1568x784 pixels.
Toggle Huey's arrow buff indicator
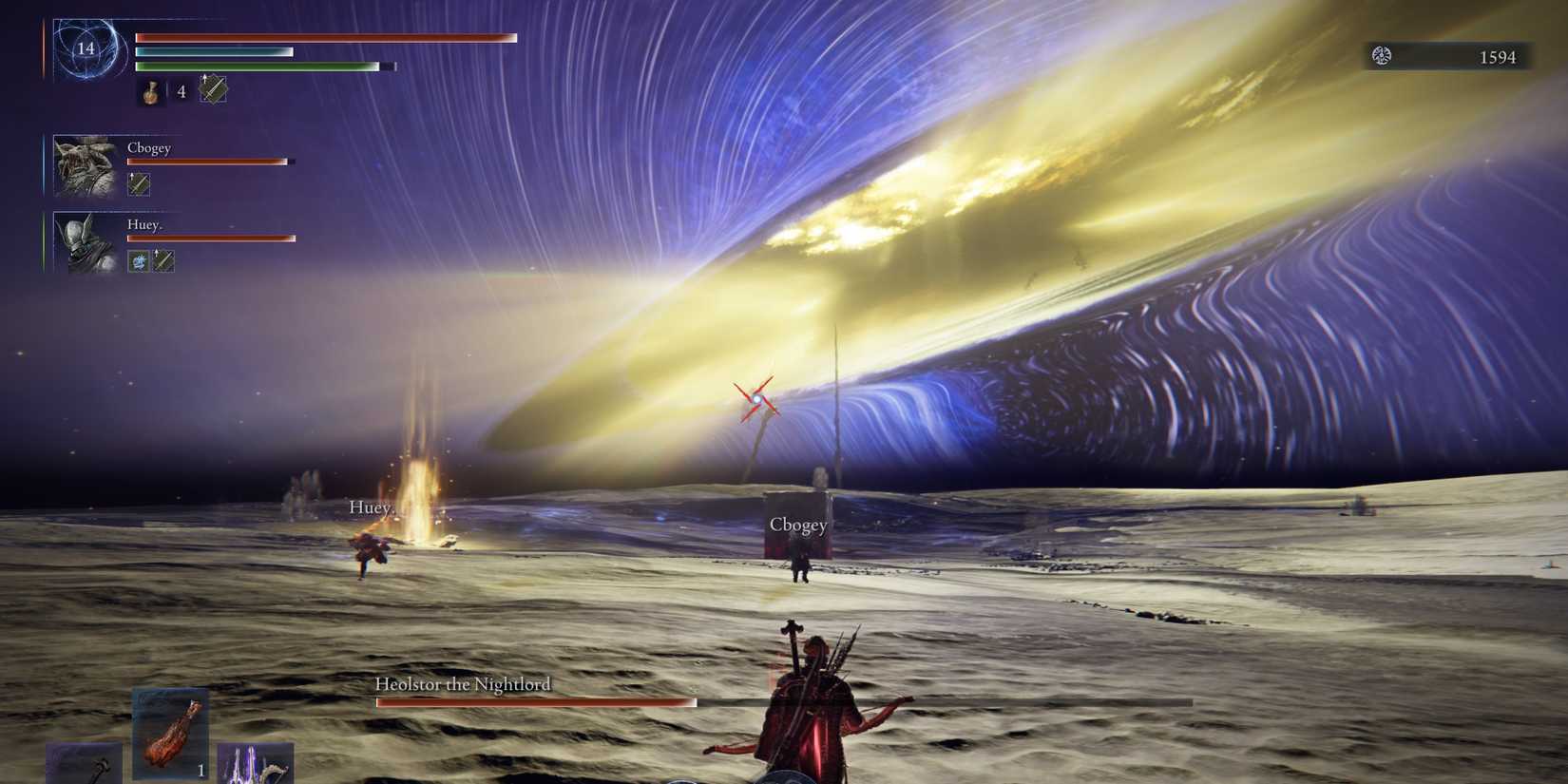point(163,260)
